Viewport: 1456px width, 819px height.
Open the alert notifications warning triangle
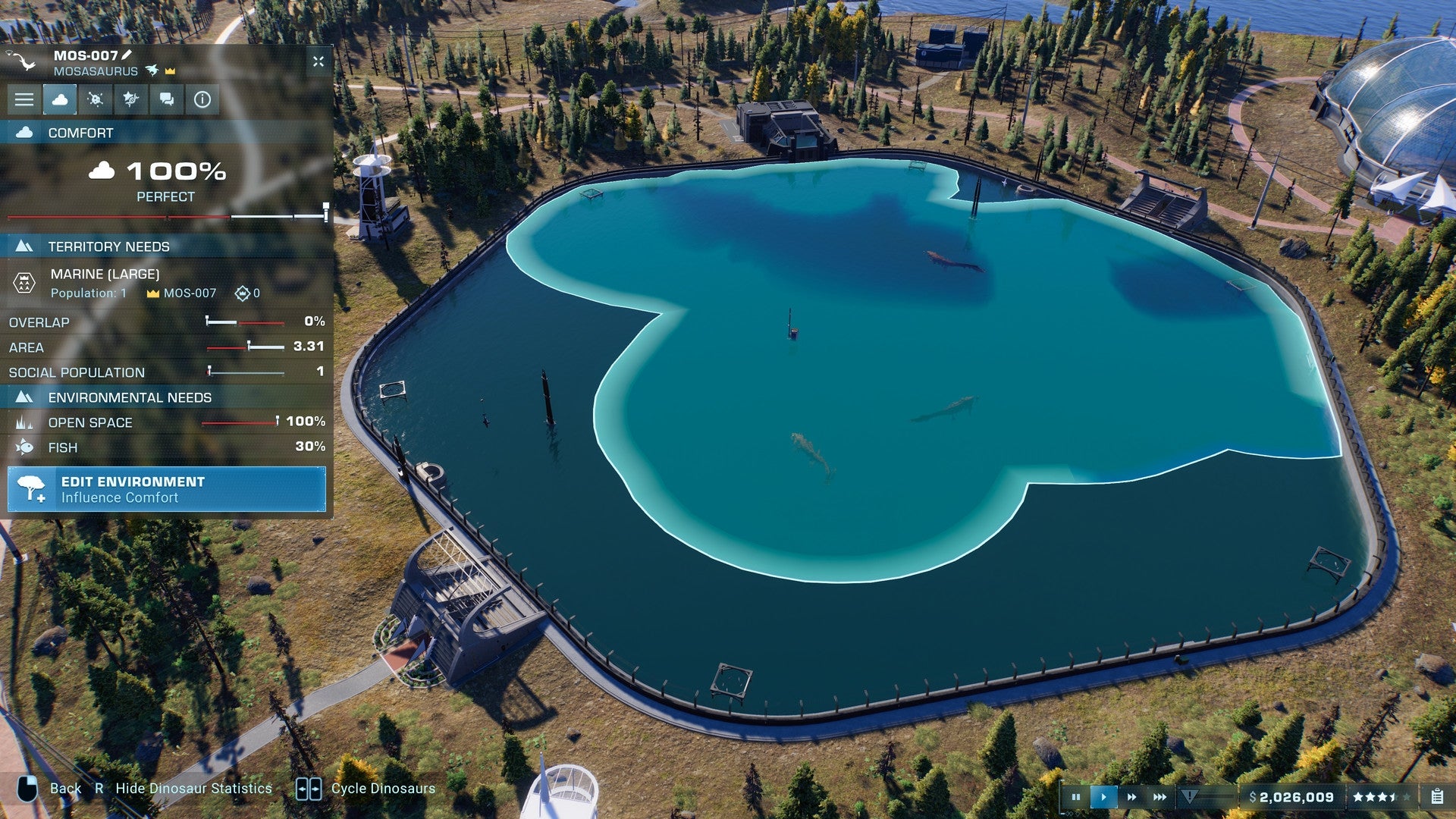[1188, 797]
